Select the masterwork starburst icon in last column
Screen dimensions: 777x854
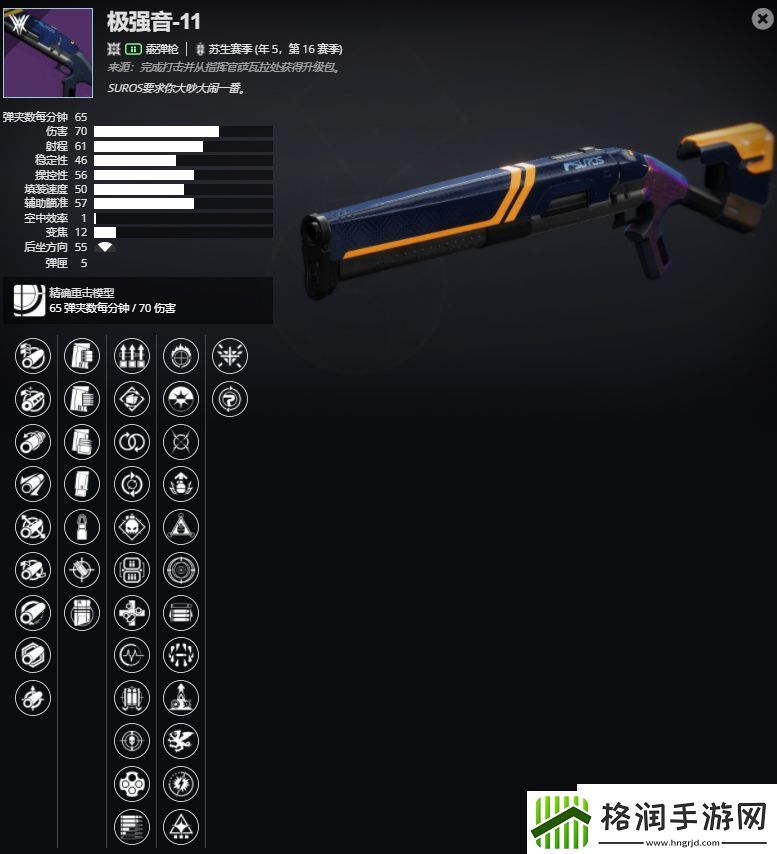(x=231, y=355)
